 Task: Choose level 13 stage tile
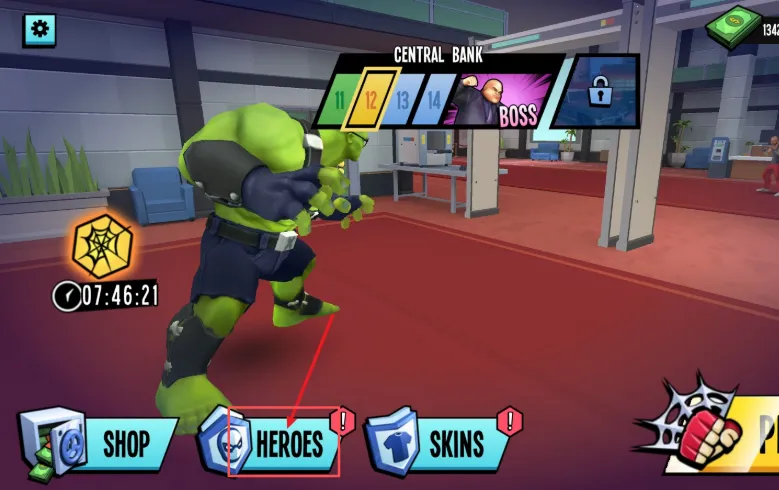402,100
